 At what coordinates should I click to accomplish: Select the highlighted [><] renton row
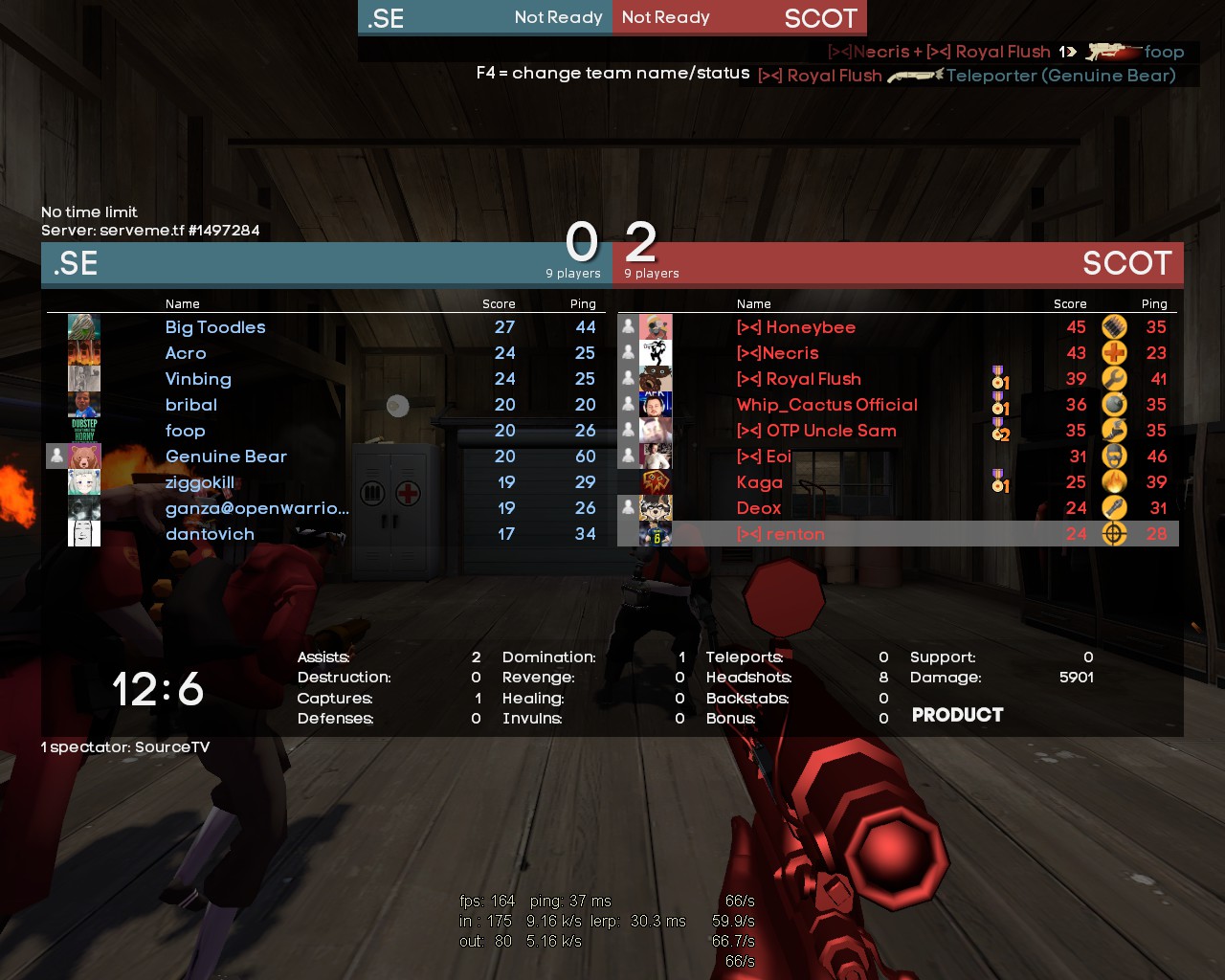[x=780, y=534]
